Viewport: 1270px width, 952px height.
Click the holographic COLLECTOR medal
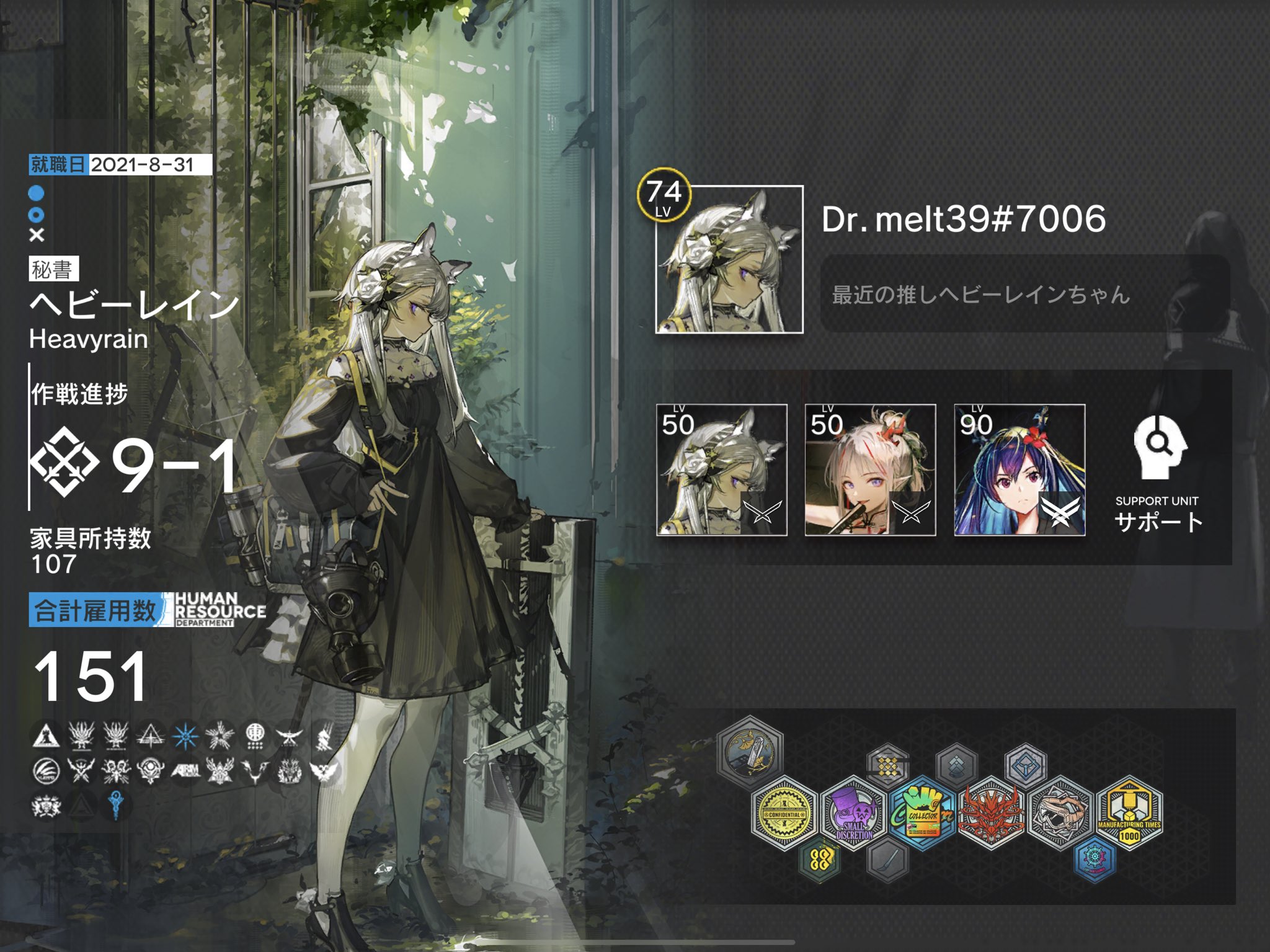[x=925, y=814]
